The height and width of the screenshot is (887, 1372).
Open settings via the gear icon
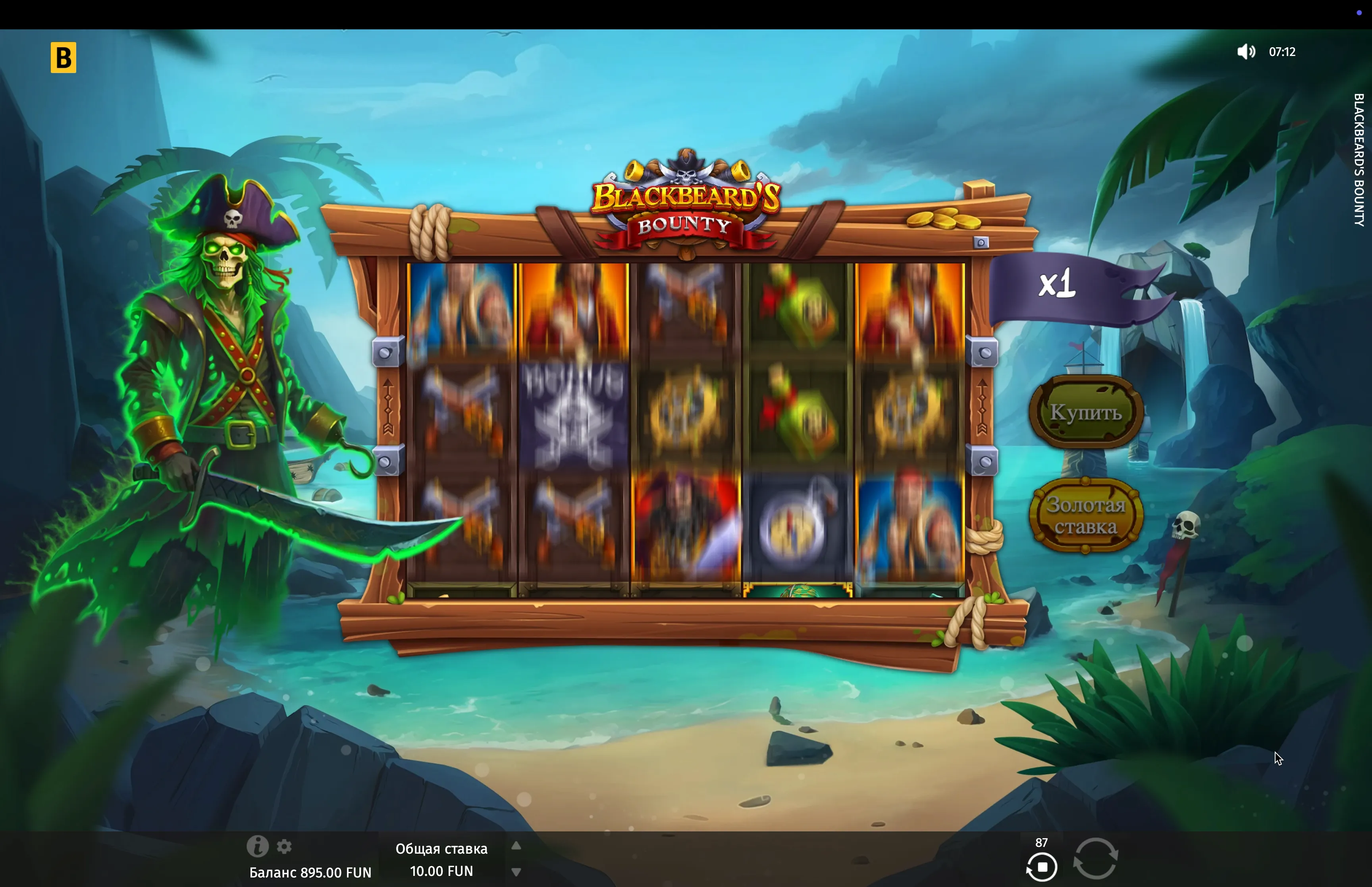(284, 846)
